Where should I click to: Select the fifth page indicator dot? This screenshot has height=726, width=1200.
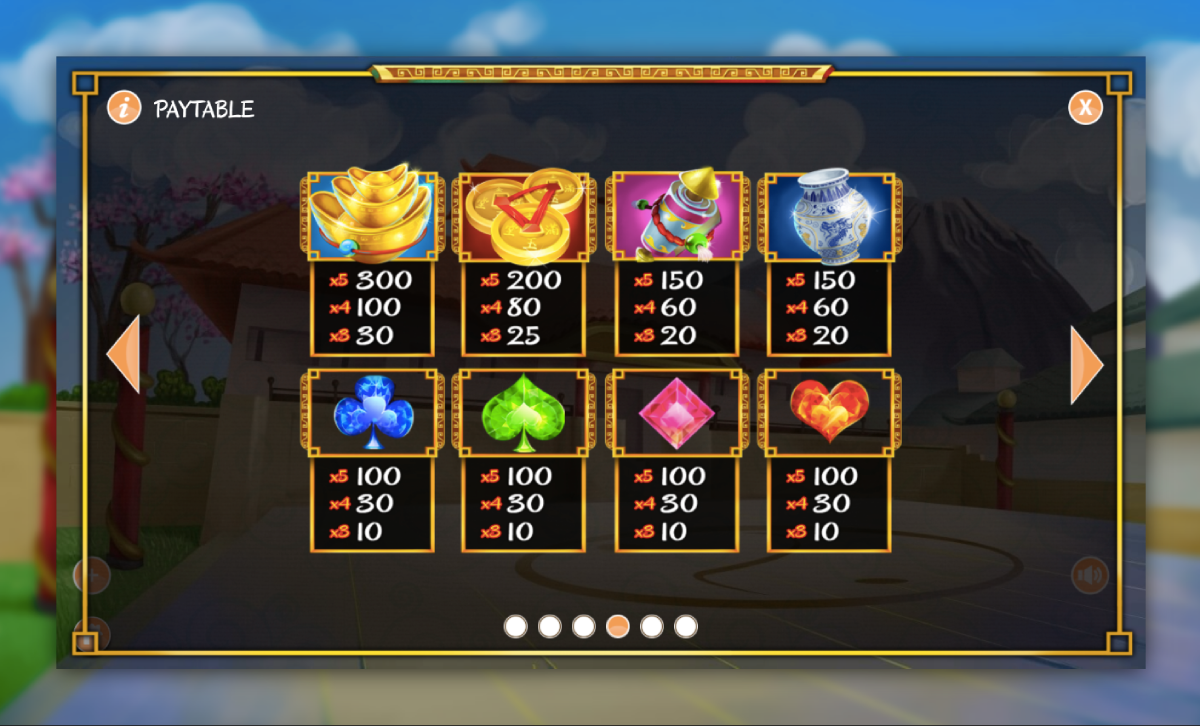point(651,626)
